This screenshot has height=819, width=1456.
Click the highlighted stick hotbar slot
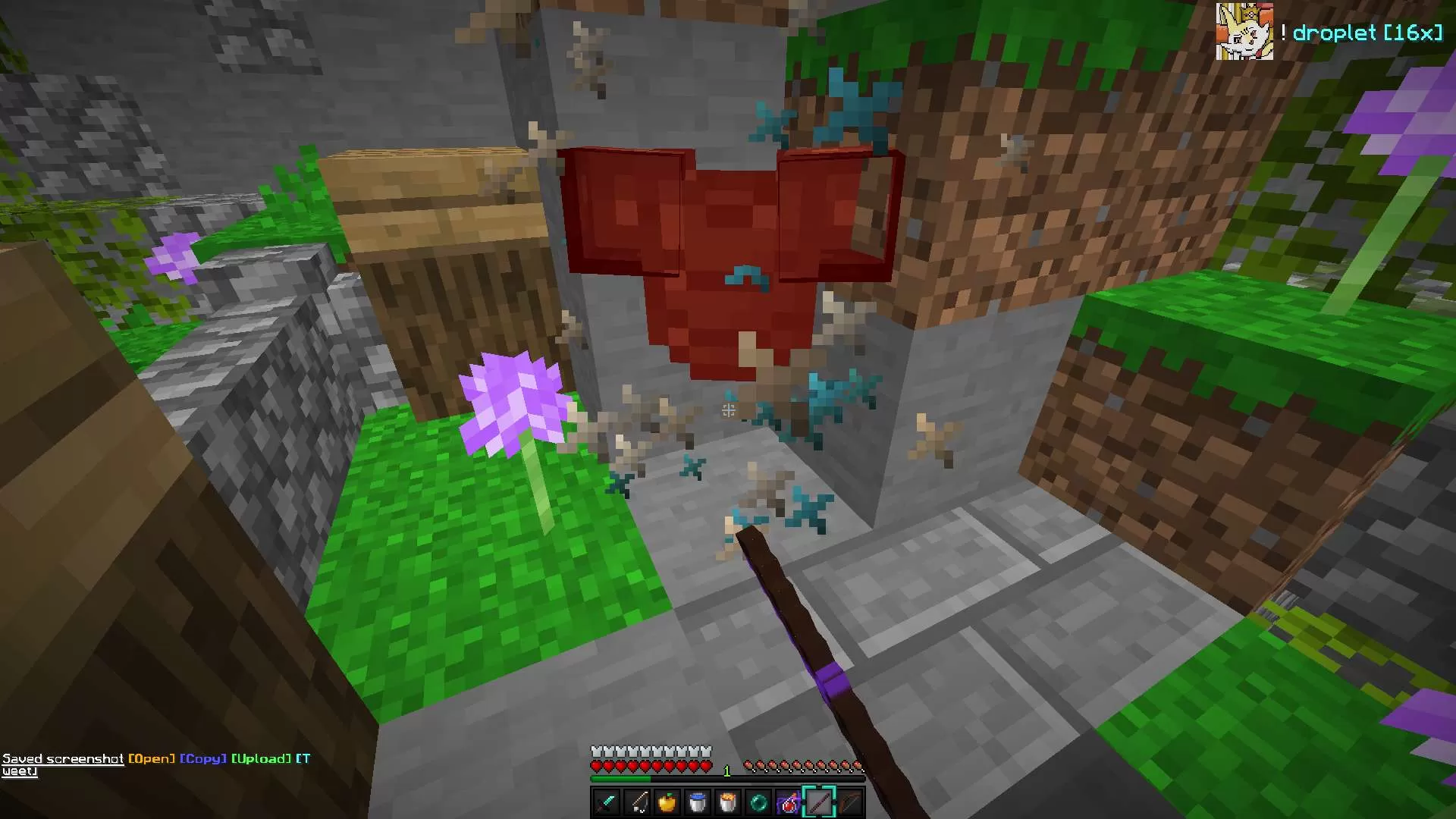(x=819, y=802)
